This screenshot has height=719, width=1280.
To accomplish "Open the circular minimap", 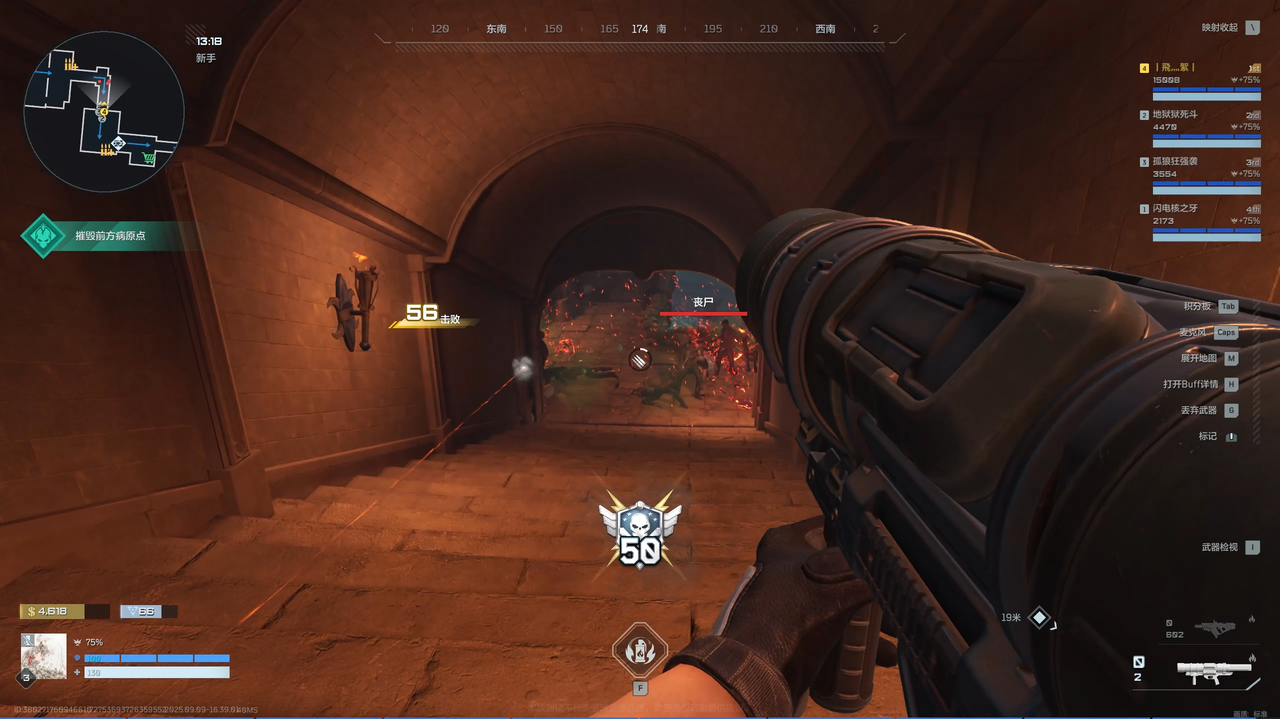I will pos(103,111).
